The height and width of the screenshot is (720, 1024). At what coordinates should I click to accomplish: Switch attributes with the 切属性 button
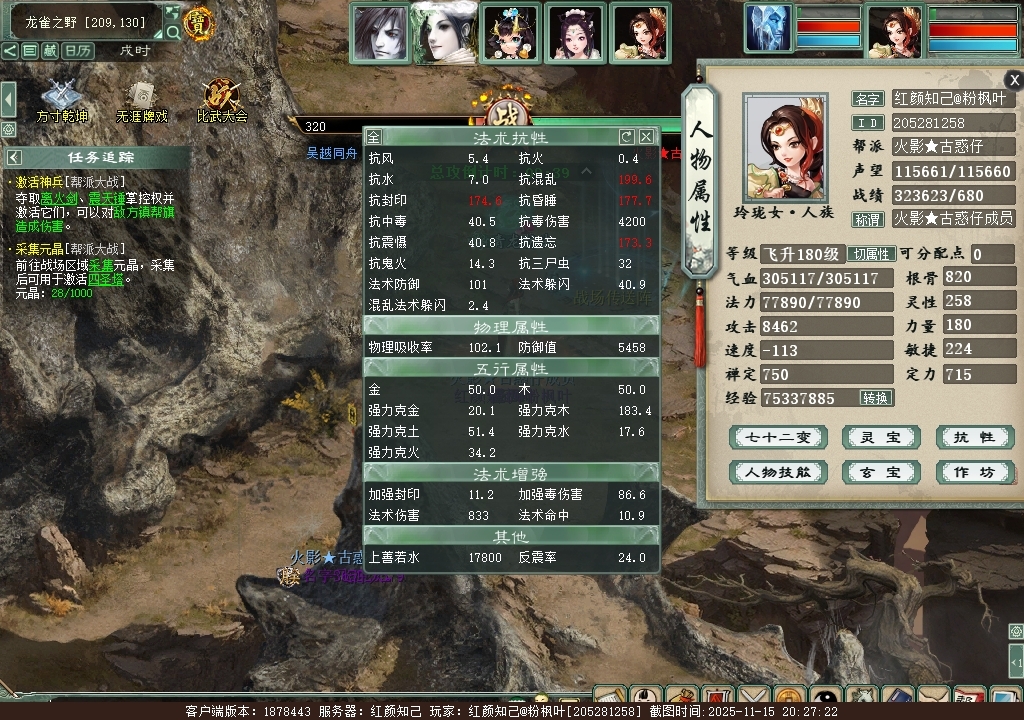click(871, 254)
